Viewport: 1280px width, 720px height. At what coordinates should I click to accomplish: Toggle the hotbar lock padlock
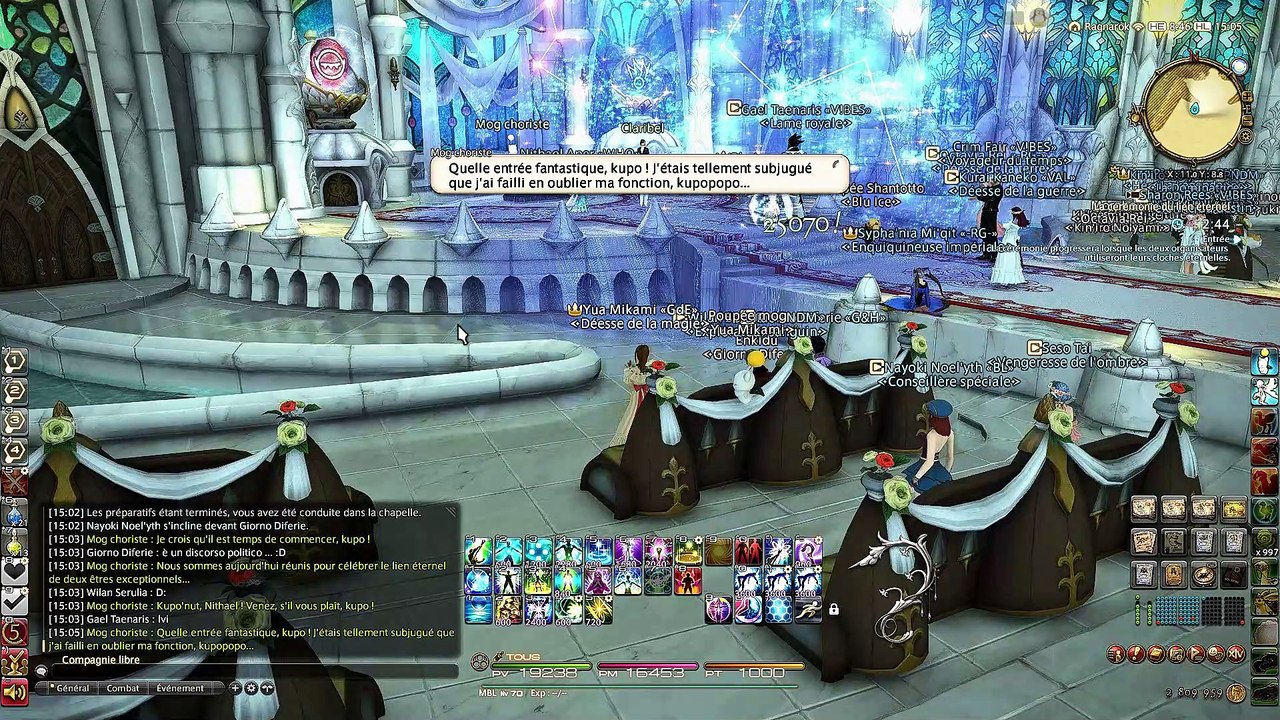[x=833, y=609]
